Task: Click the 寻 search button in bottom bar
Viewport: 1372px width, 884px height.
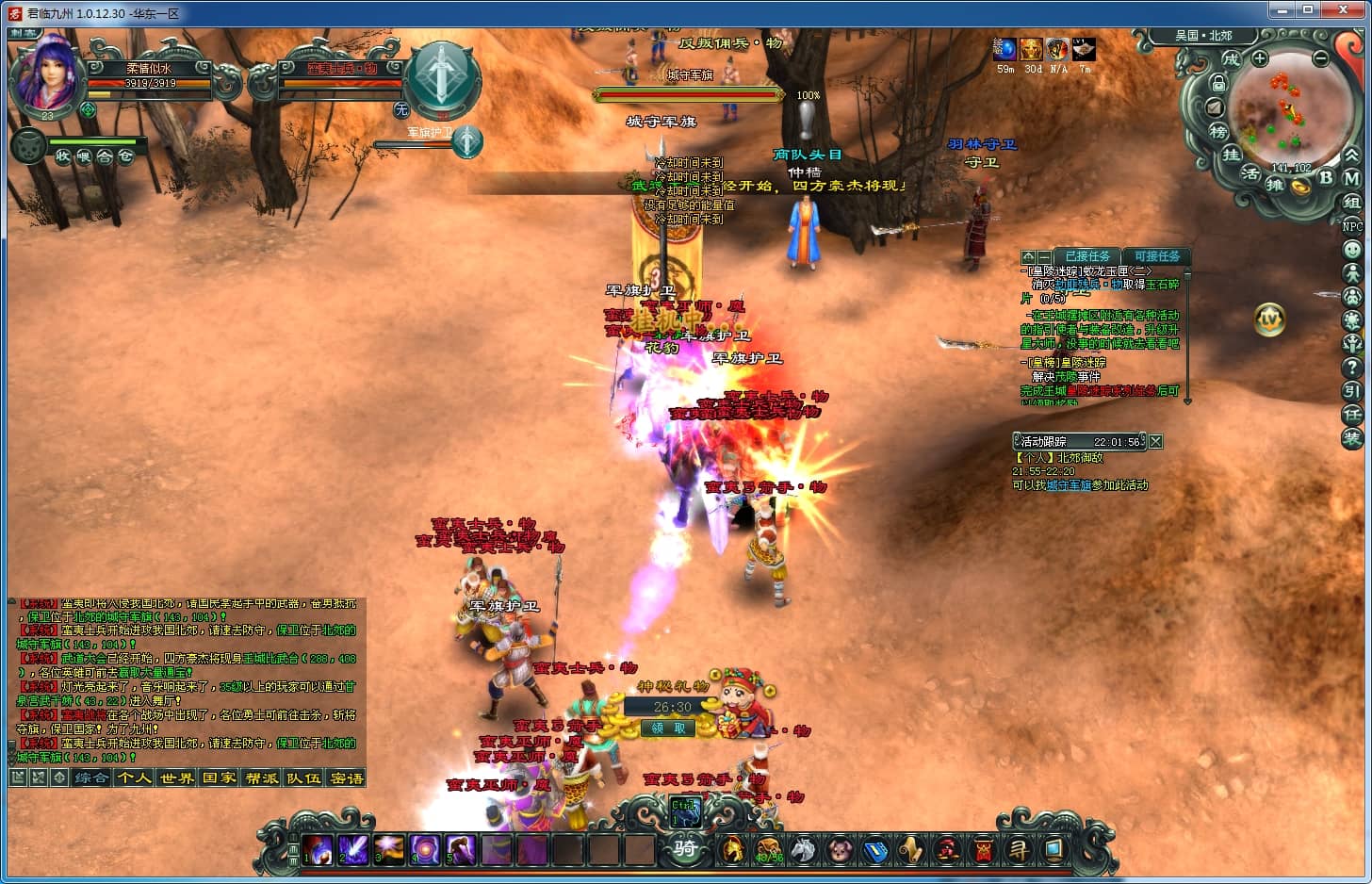Action: pos(1019,849)
